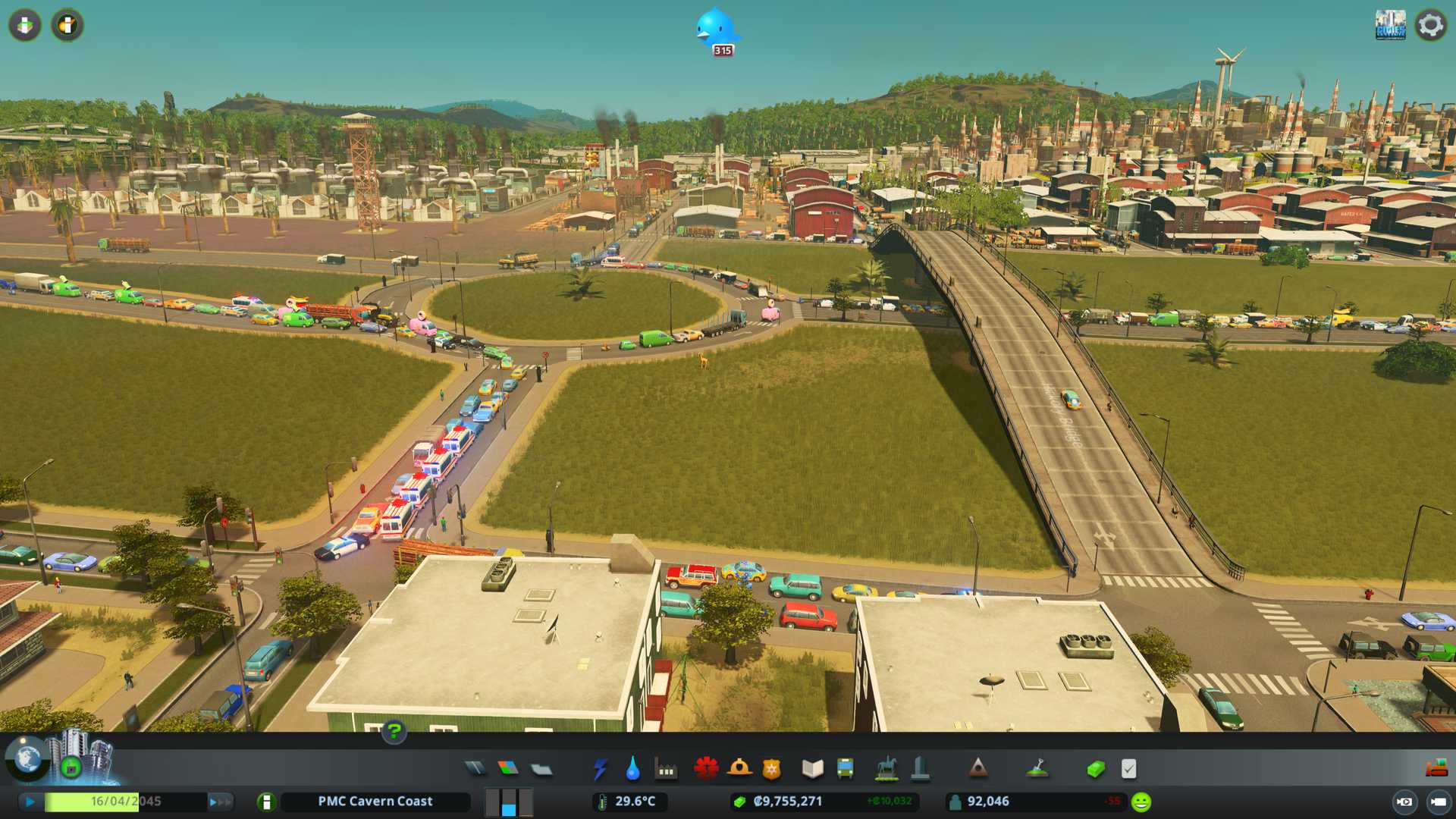Open the Zoning tool

tap(508, 769)
